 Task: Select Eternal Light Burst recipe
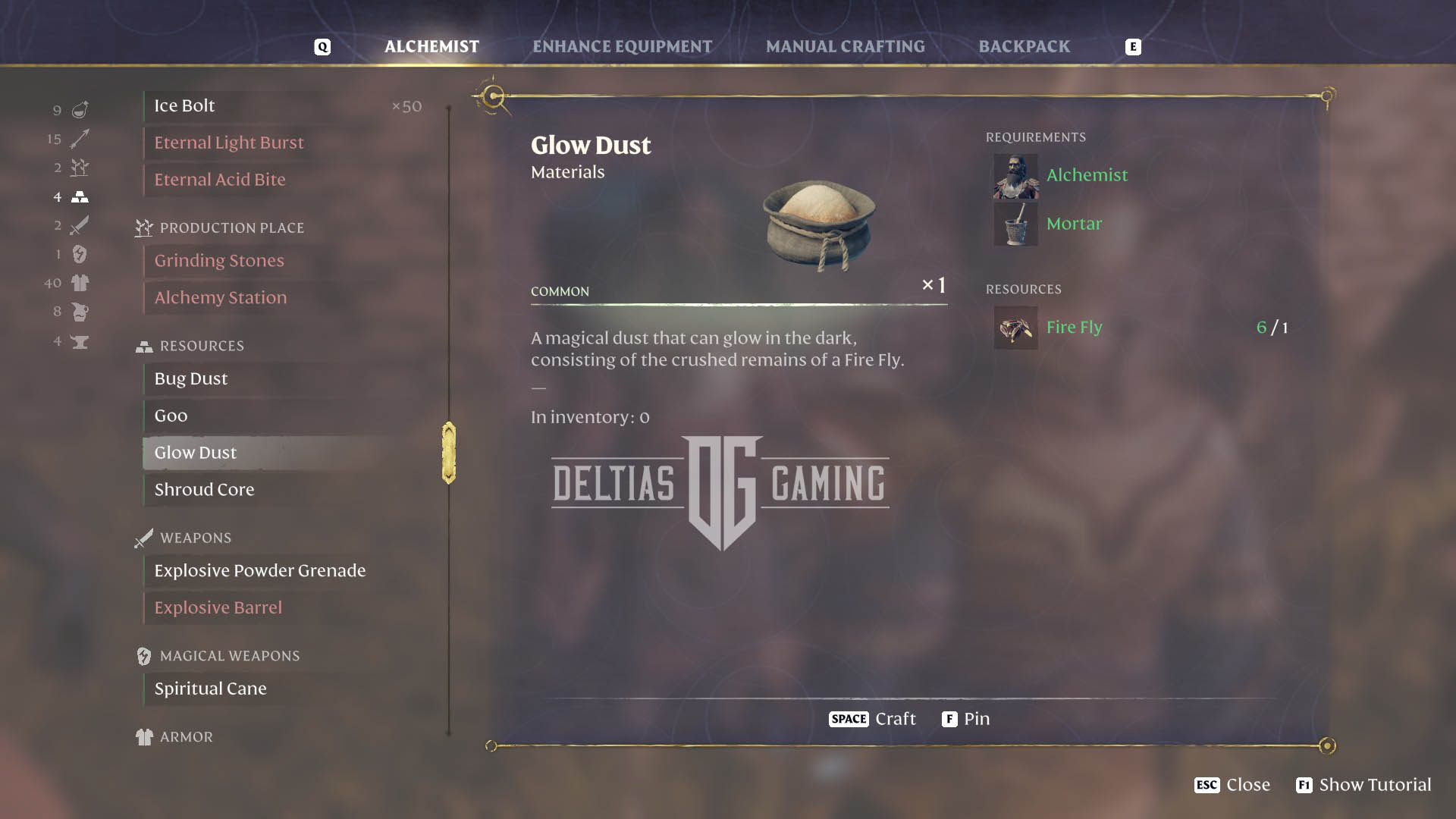228,143
